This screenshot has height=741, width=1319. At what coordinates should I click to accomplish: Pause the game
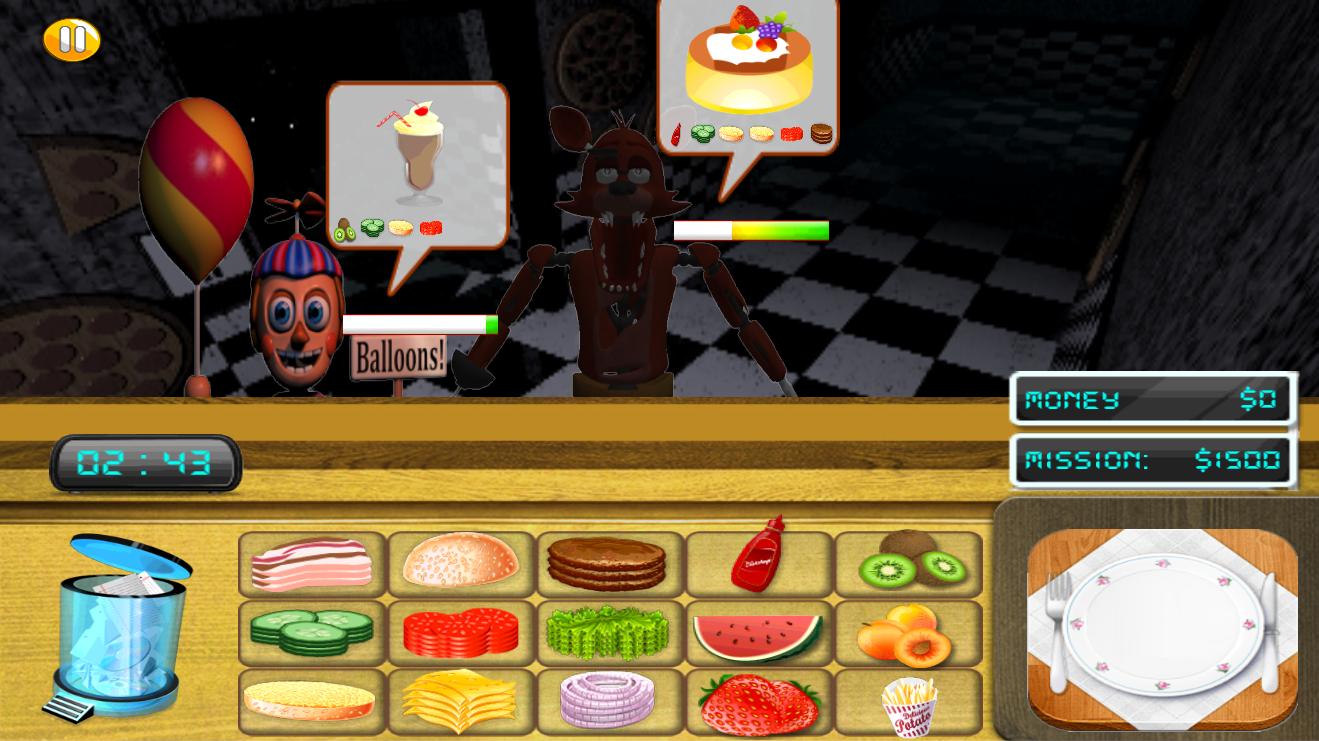[70, 38]
